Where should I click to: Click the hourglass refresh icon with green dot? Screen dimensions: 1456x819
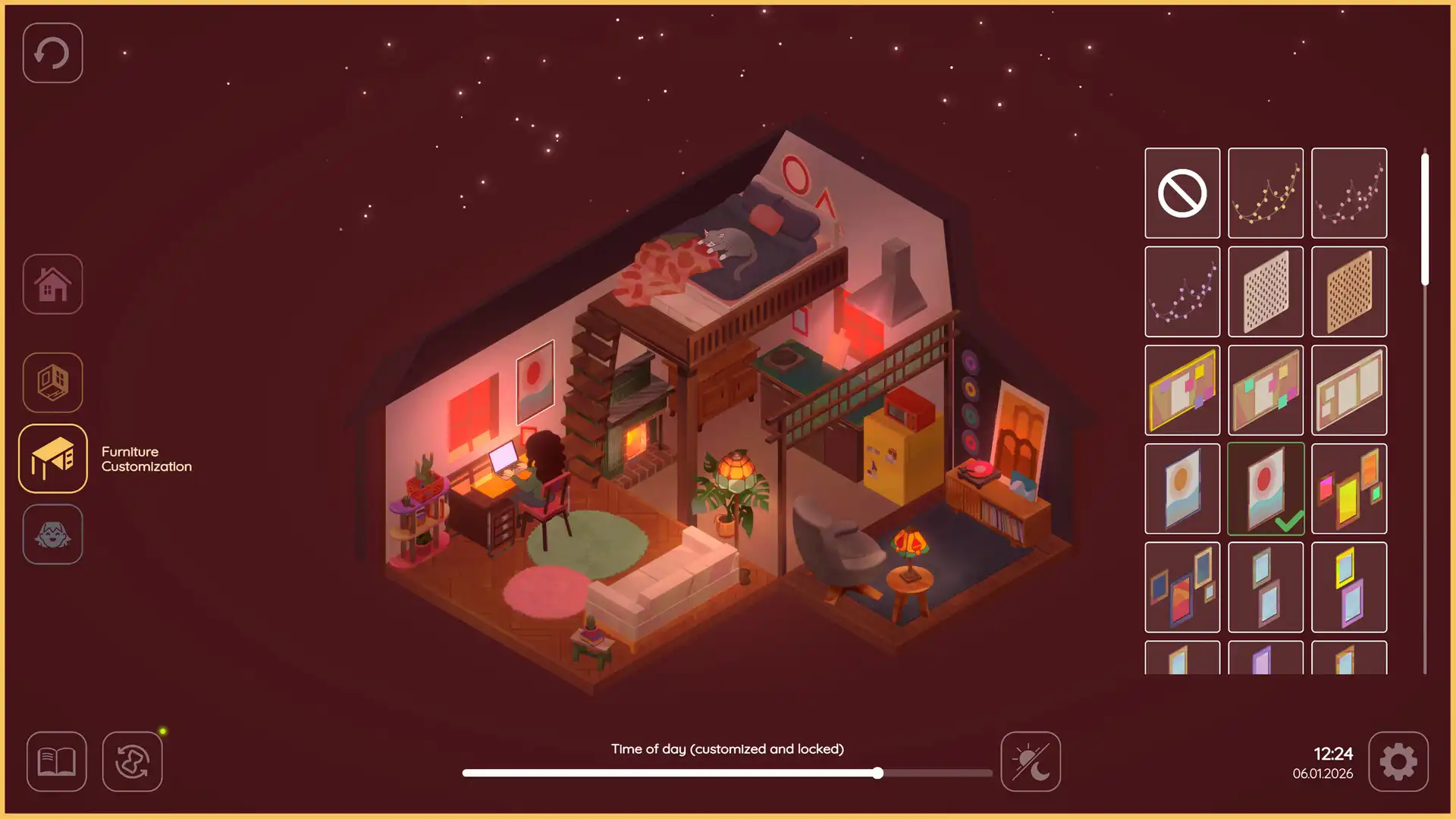pyautogui.click(x=132, y=761)
